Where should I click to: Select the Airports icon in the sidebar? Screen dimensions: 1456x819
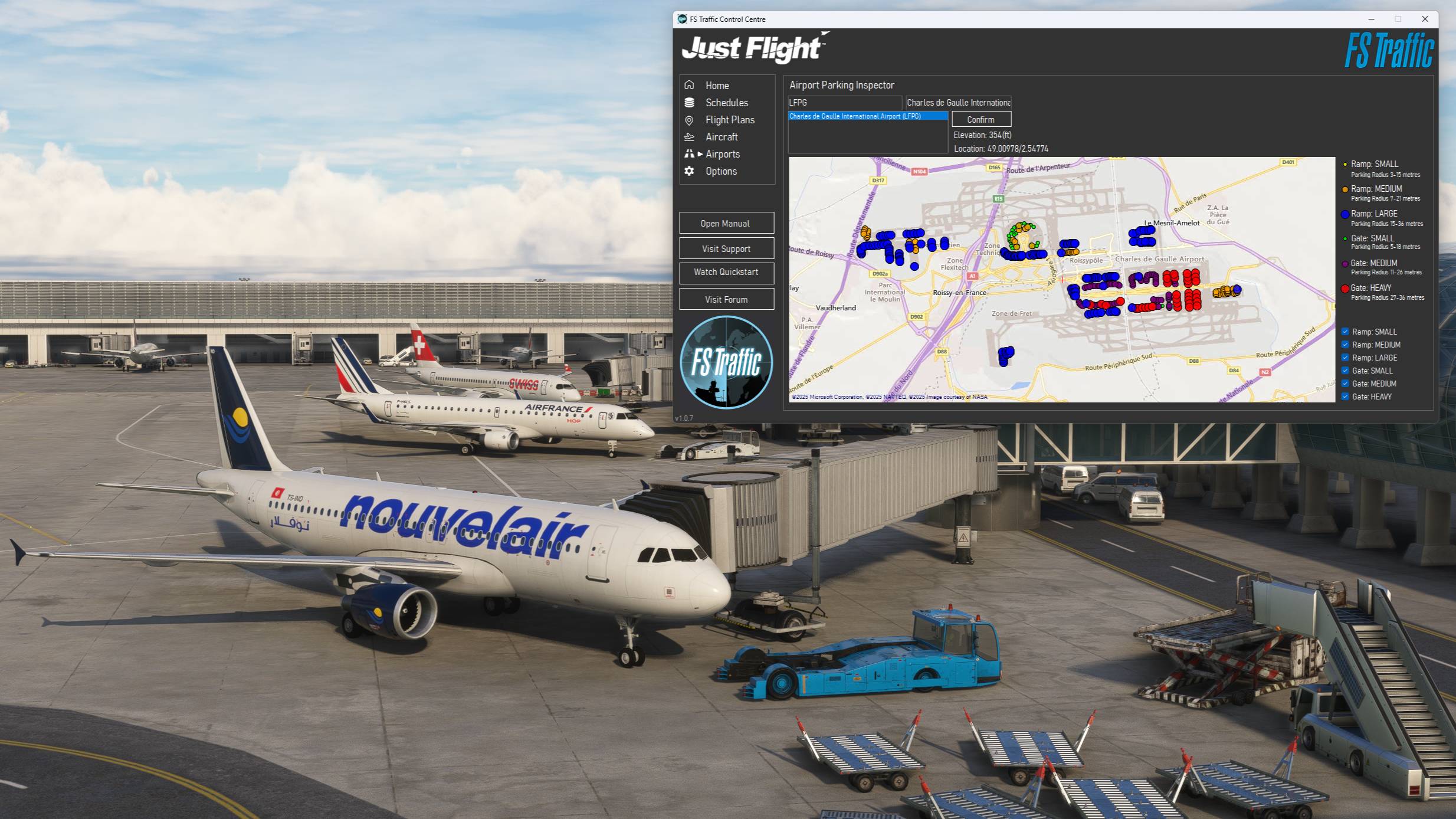click(x=689, y=154)
